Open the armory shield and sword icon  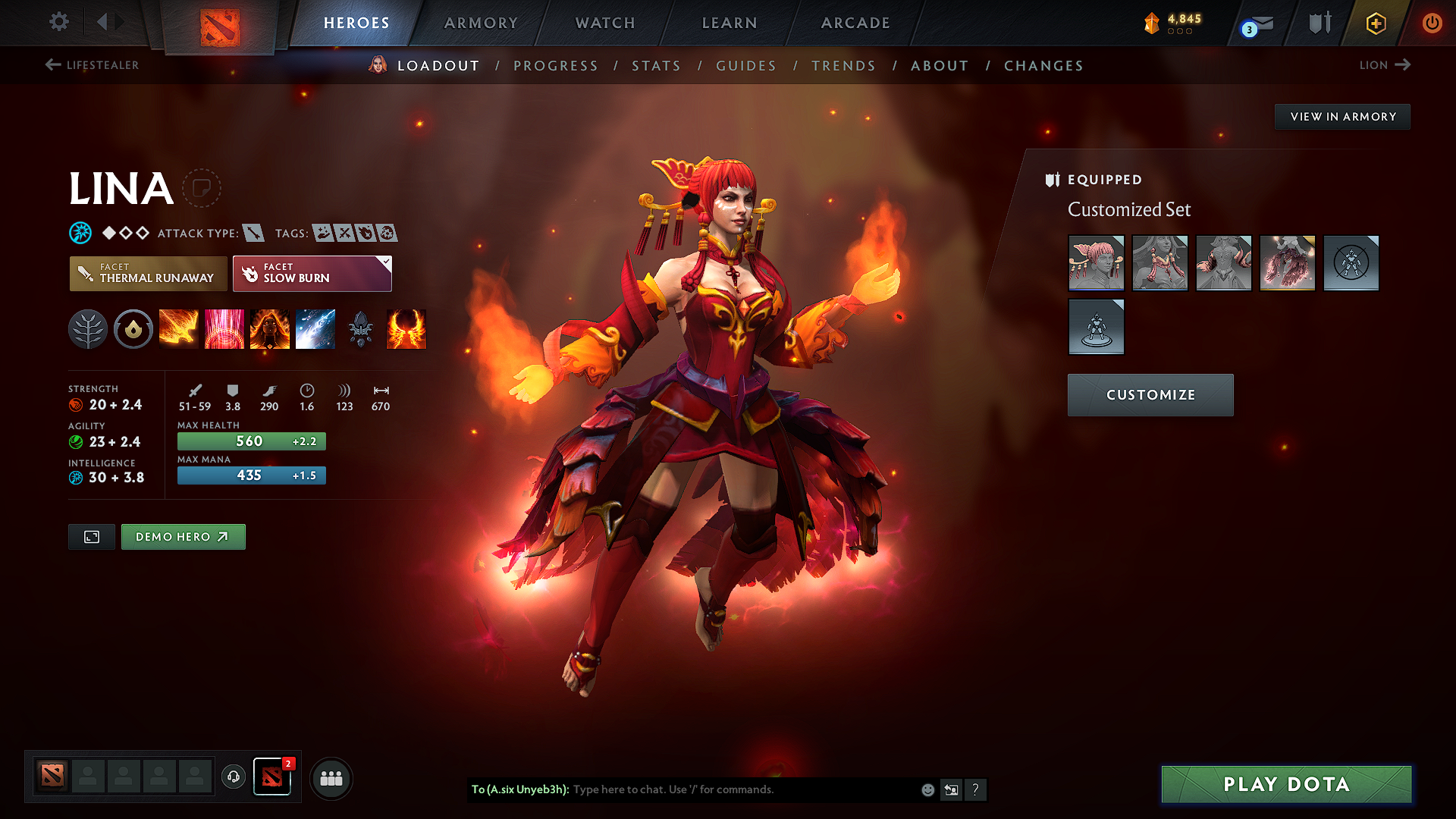1318,23
